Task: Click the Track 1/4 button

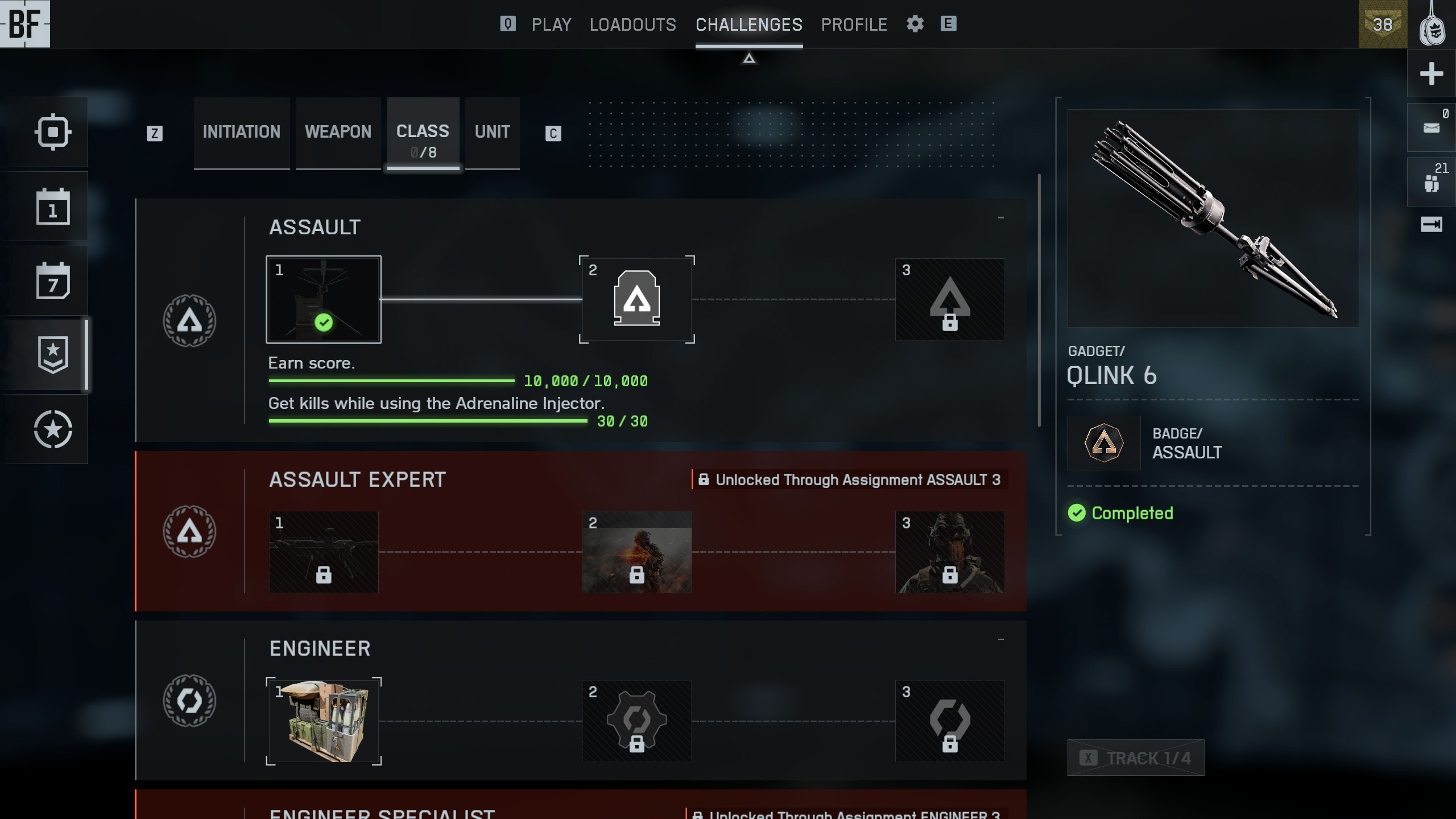Action: [x=1135, y=758]
